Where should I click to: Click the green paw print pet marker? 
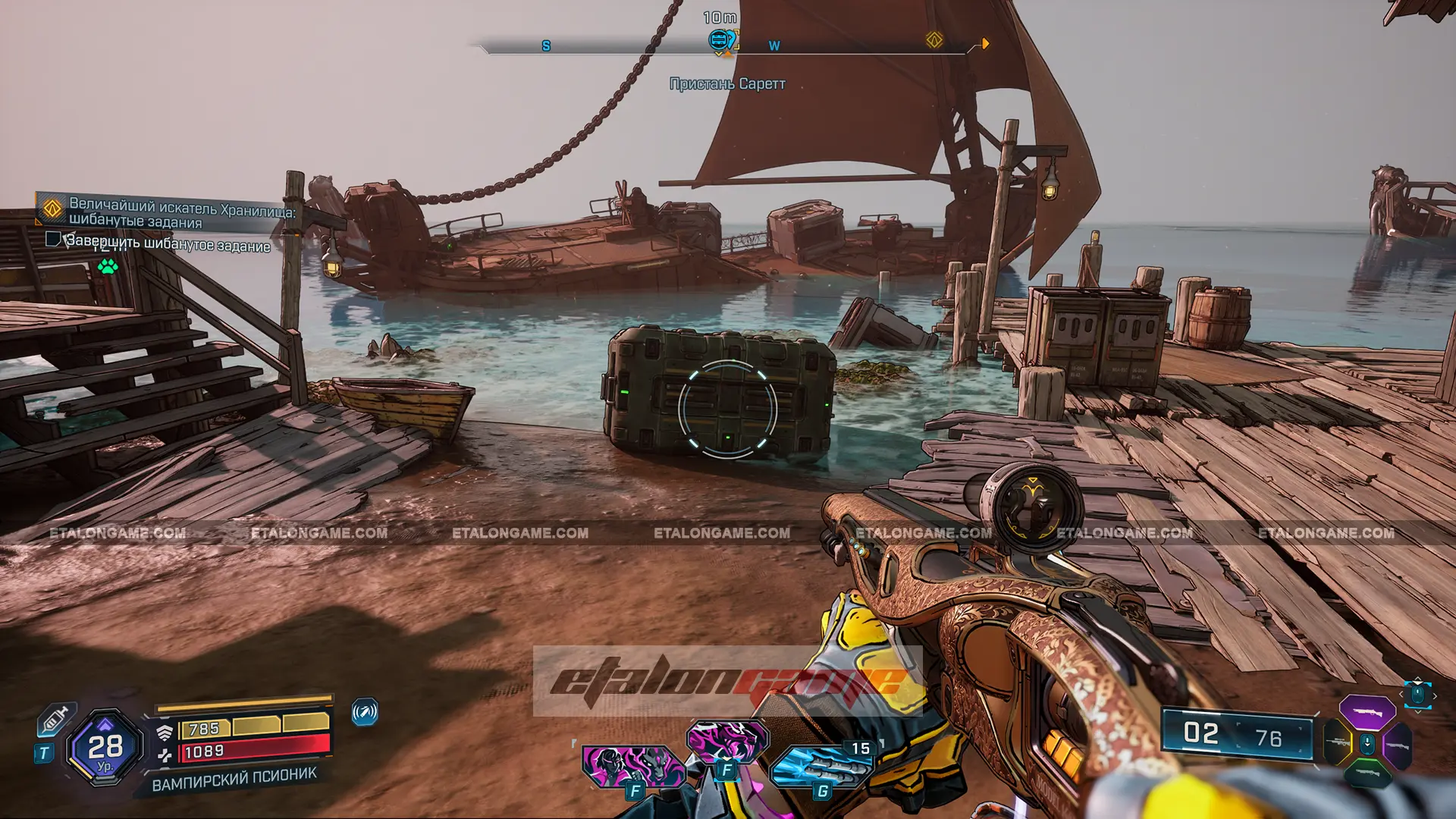(x=108, y=266)
